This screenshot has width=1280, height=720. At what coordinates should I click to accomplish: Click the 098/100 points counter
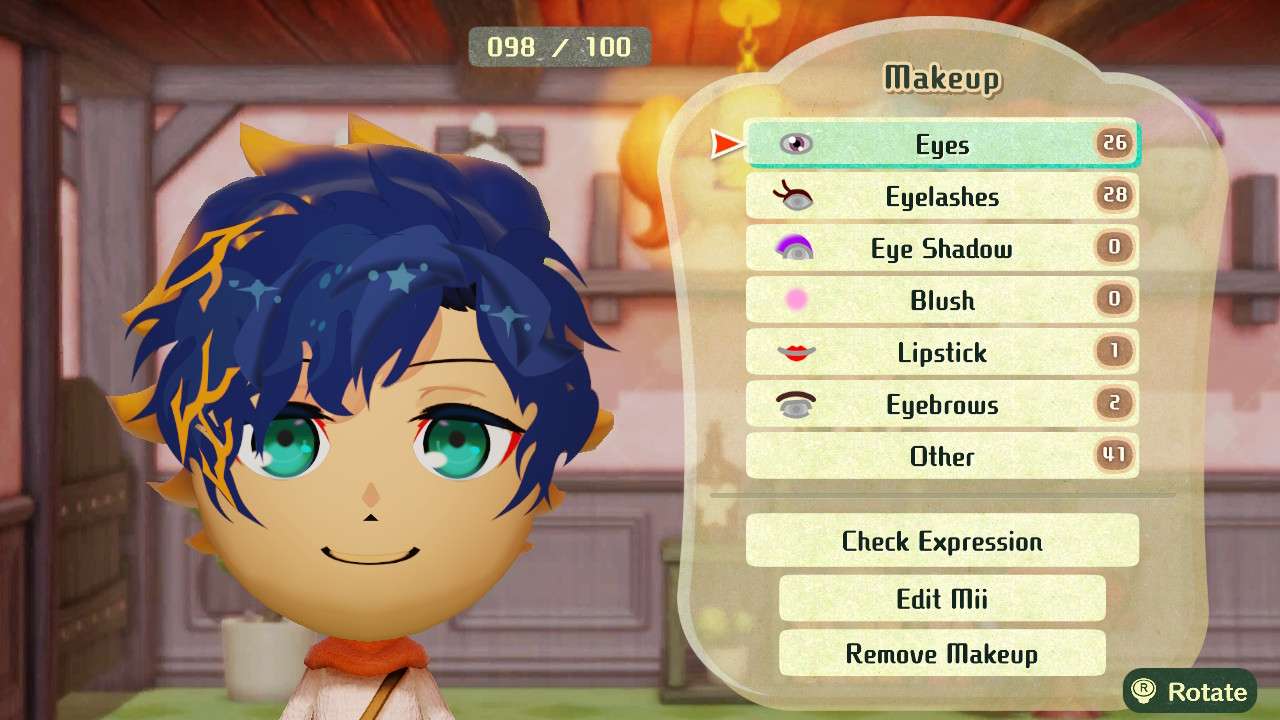[560, 46]
